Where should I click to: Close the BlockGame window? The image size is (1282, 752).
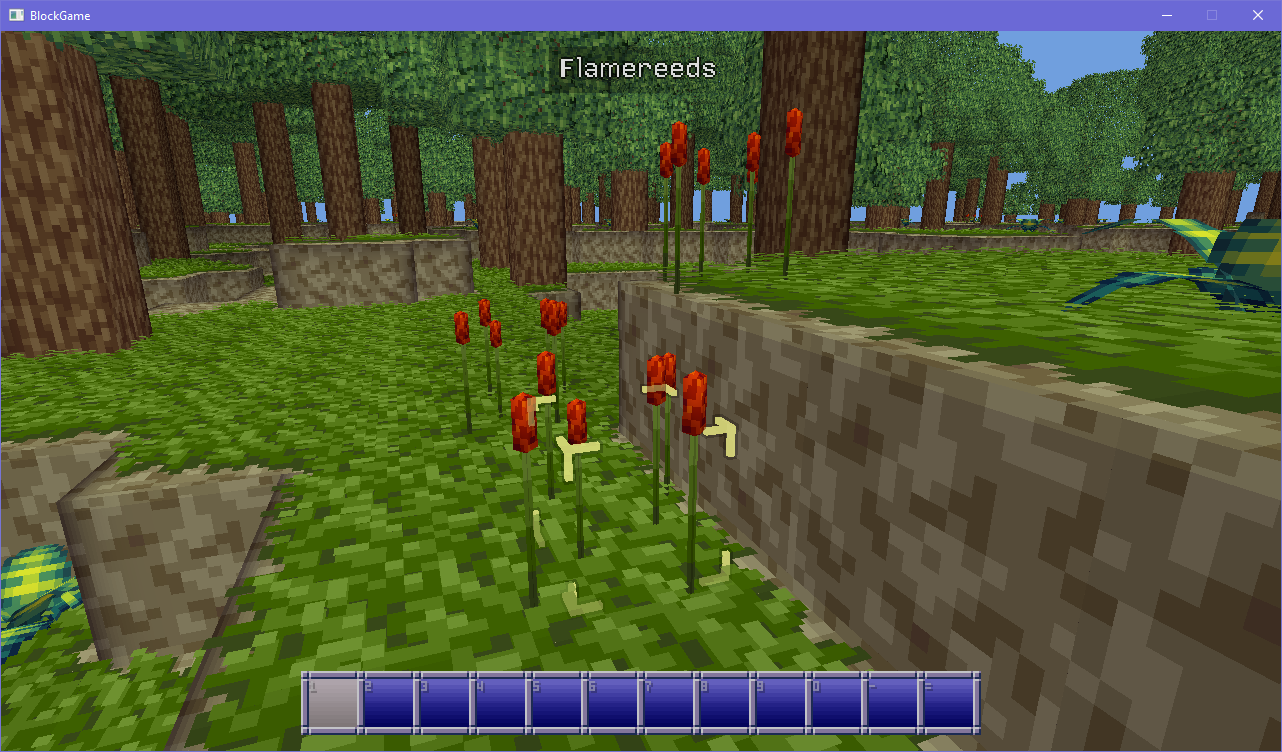click(1258, 15)
